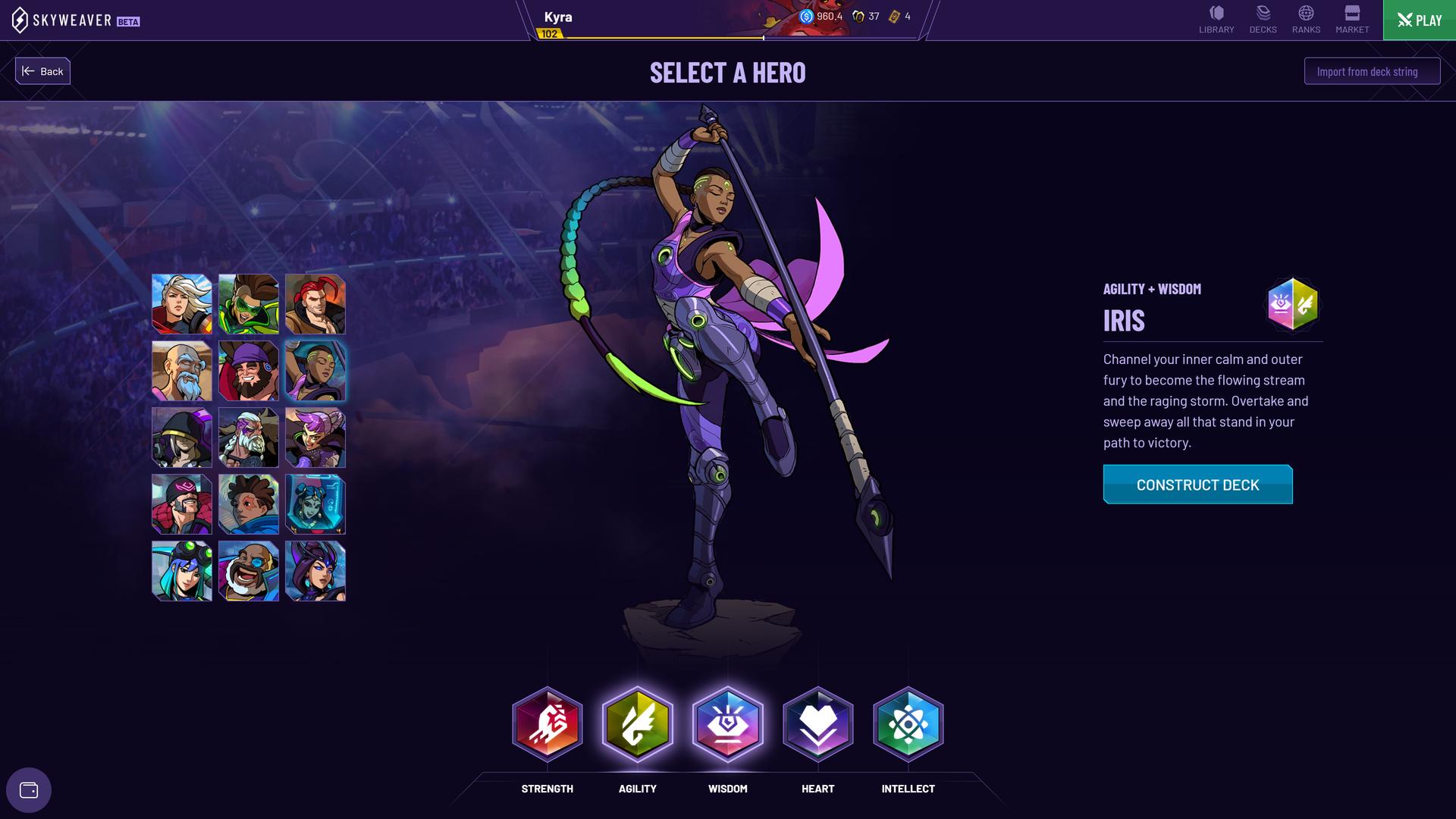Select the white-haired hero thumbnail
This screenshot has width=1456, height=819.
click(x=181, y=304)
